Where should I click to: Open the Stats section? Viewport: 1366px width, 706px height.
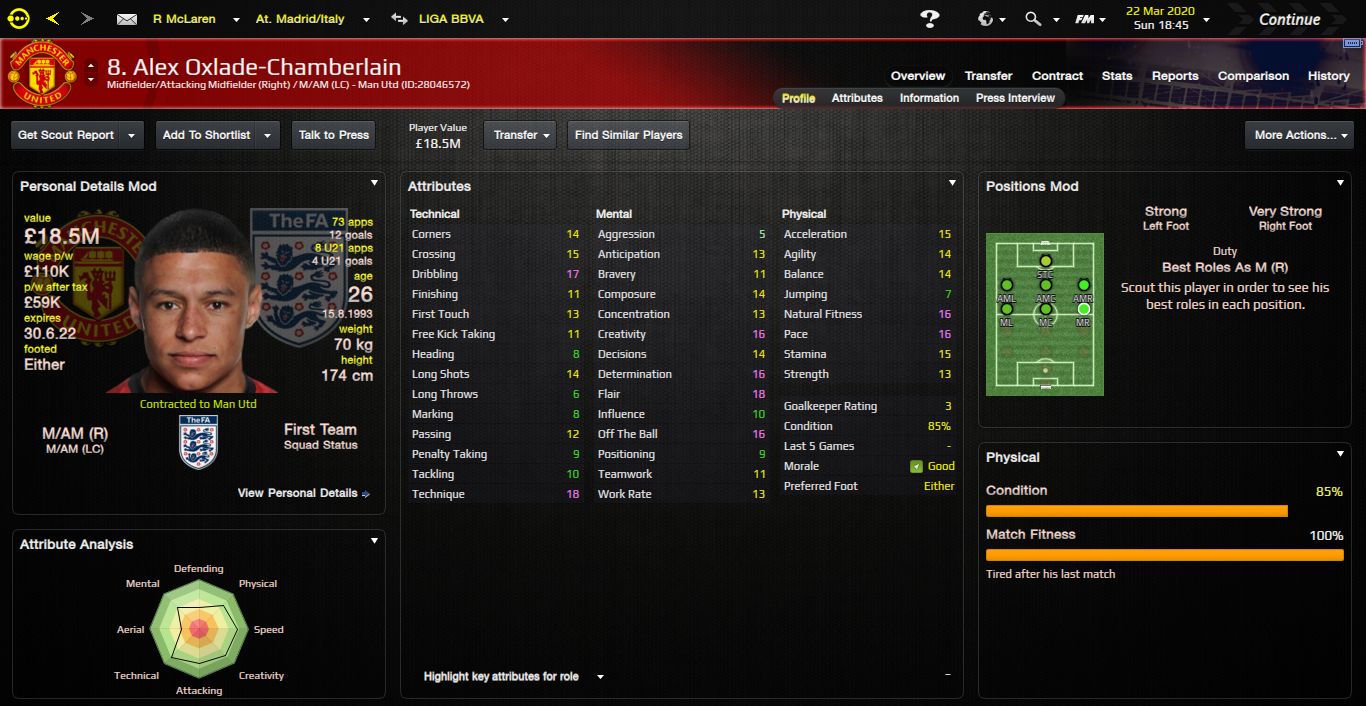point(1117,76)
